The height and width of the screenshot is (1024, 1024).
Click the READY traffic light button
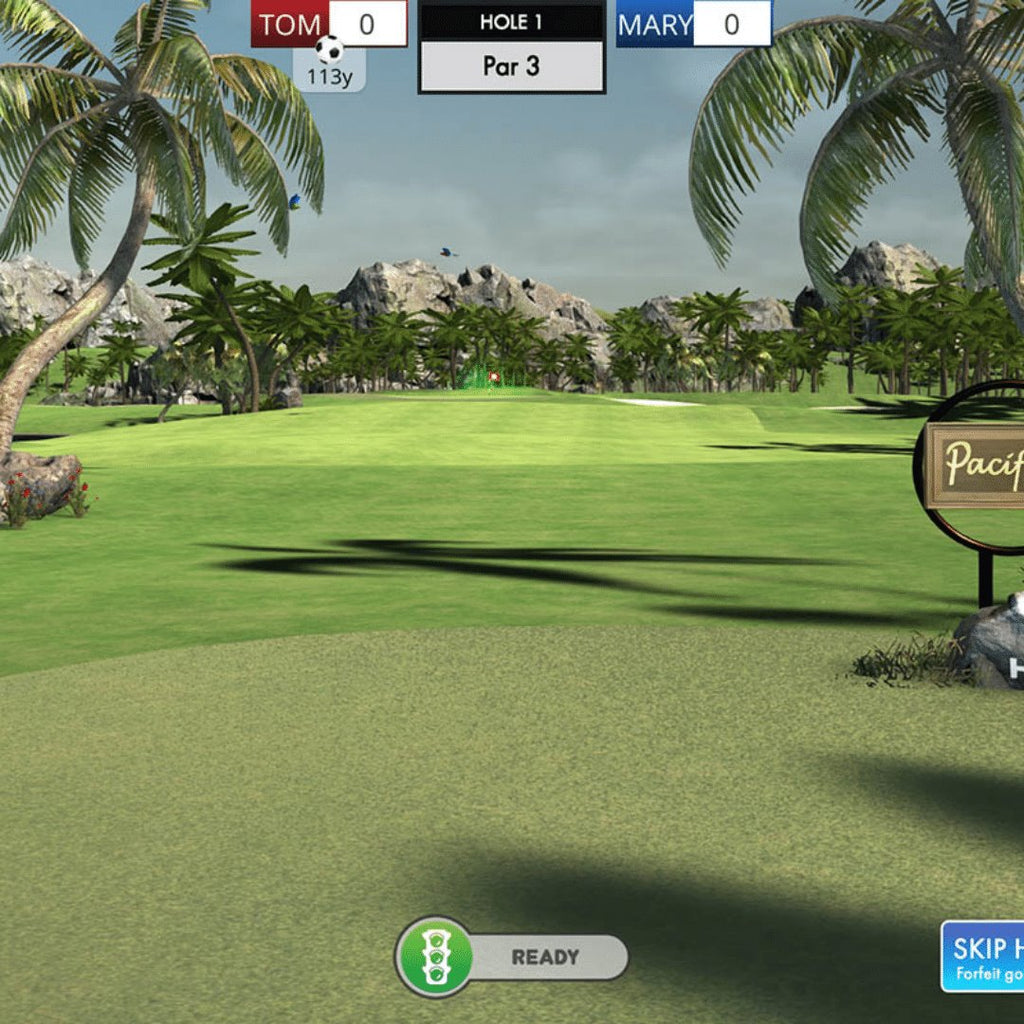(435, 957)
